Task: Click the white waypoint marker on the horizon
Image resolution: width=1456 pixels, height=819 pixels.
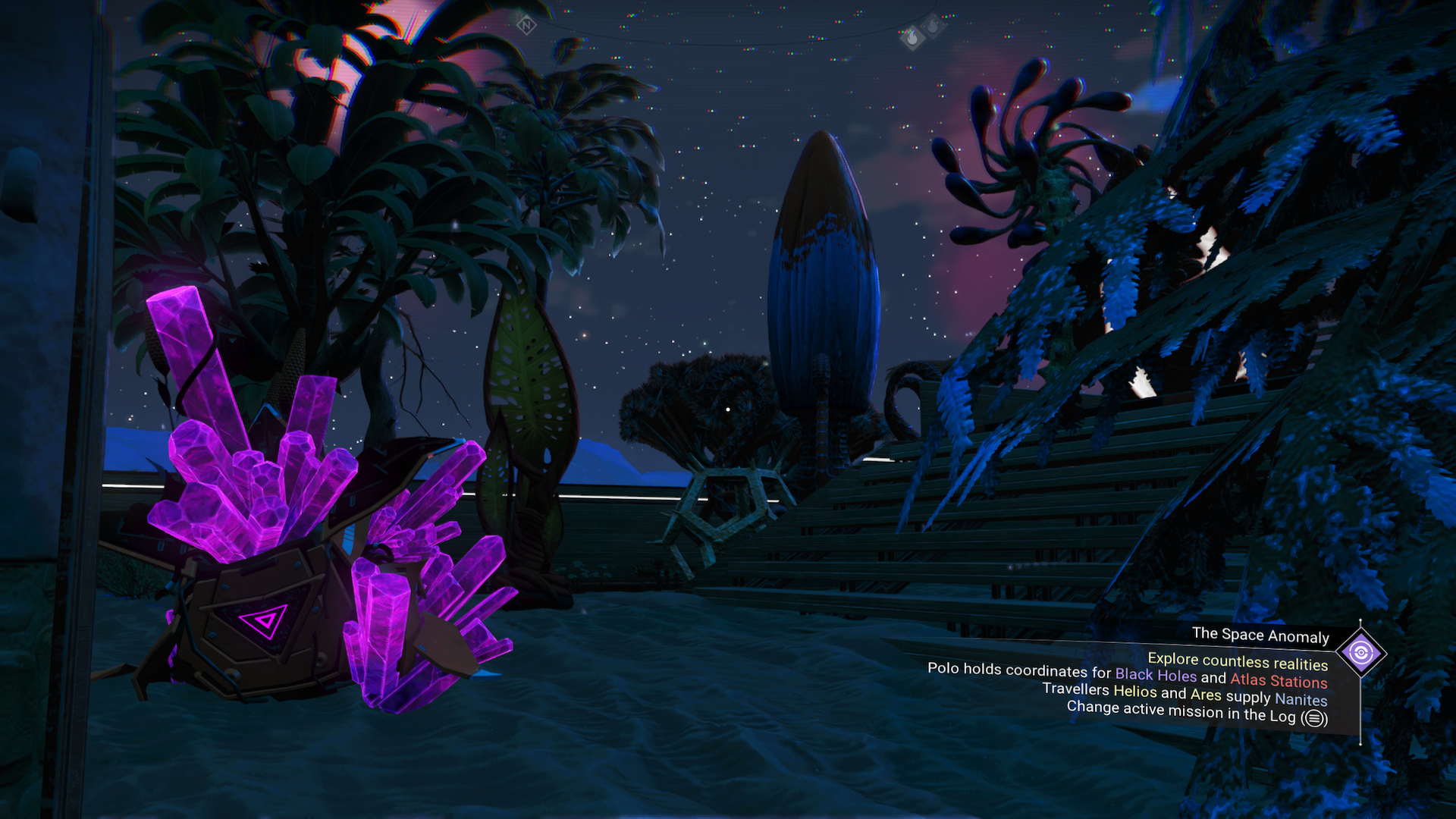Action: [x=727, y=408]
